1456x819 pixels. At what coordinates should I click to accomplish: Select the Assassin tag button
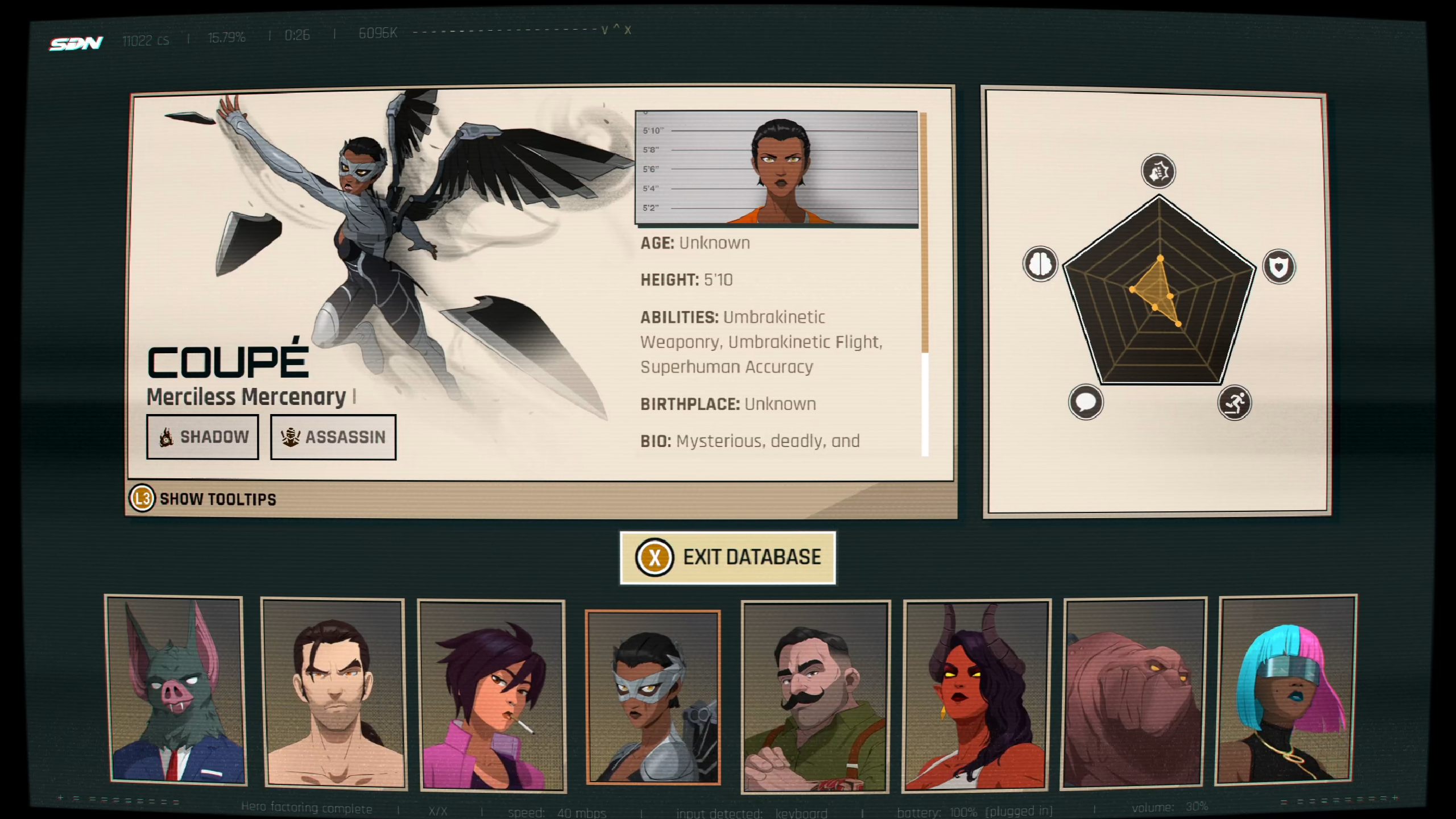(x=333, y=437)
